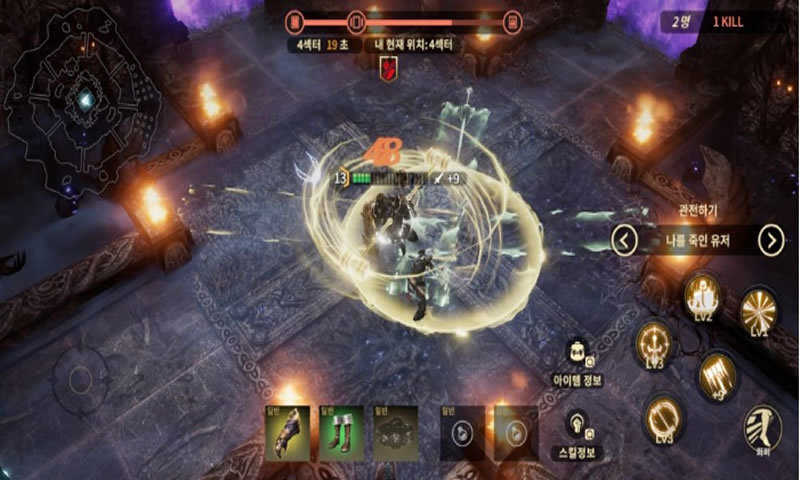This screenshot has width=800, height=480.
Task: Activate the 회피 dodge skill
Action: tap(762, 427)
